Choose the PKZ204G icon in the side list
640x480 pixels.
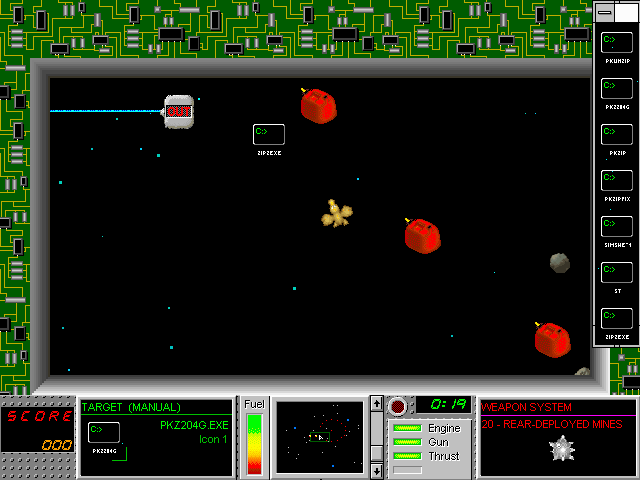(617, 88)
